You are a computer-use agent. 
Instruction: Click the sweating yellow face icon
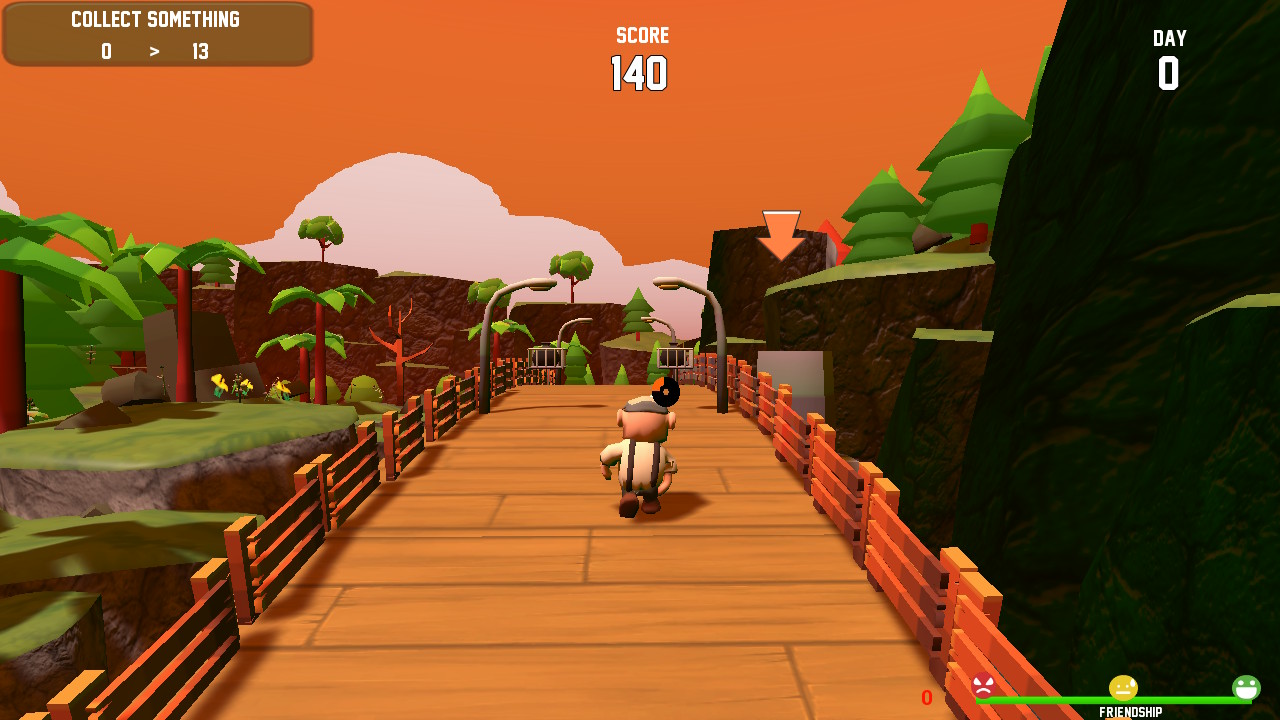tap(1122, 688)
